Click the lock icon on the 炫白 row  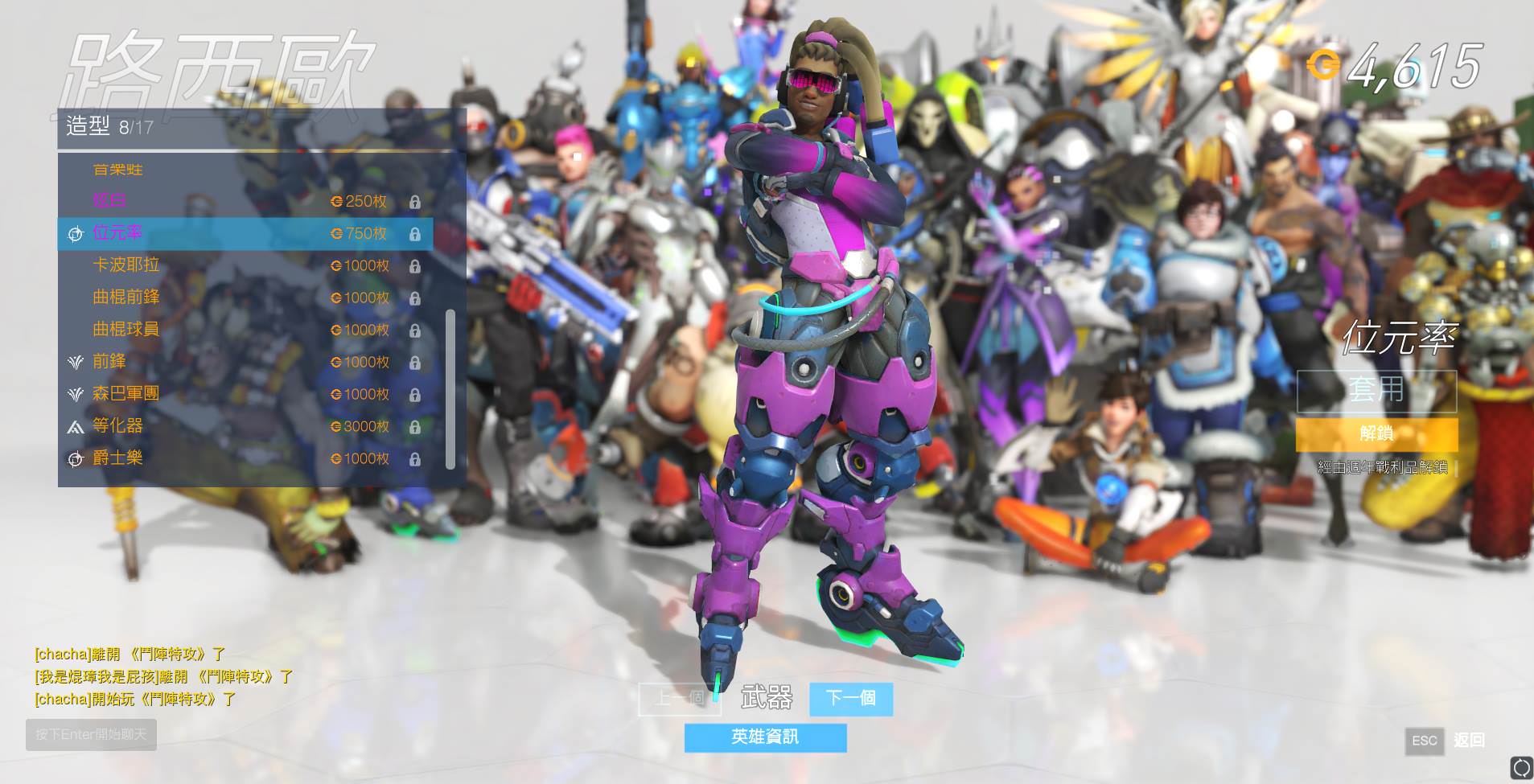pyautogui.click(x=416, y=202)
